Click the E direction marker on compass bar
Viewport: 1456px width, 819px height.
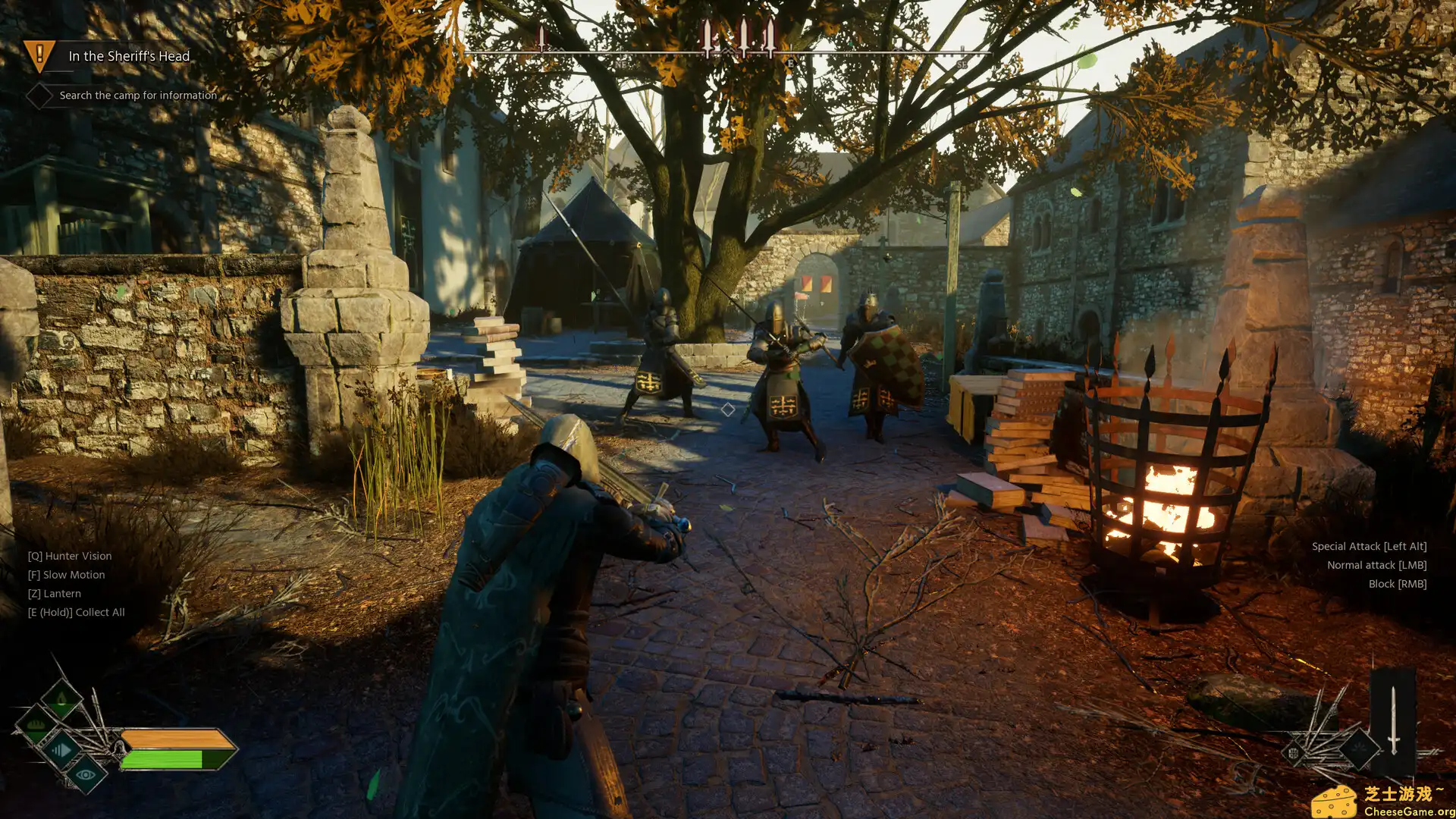pos(792,64)
